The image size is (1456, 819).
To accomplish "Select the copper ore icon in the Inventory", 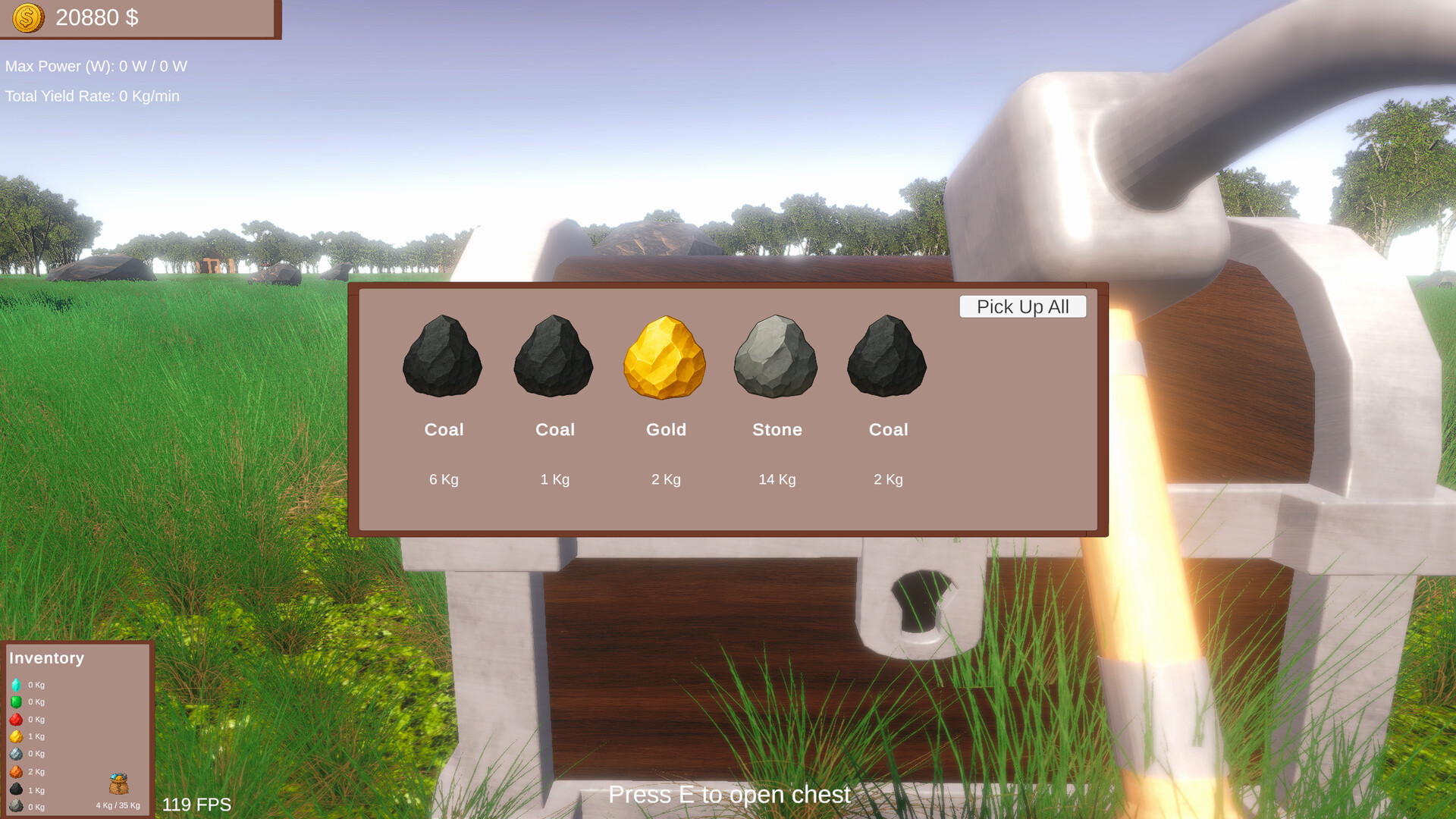I will pos(16,771).
